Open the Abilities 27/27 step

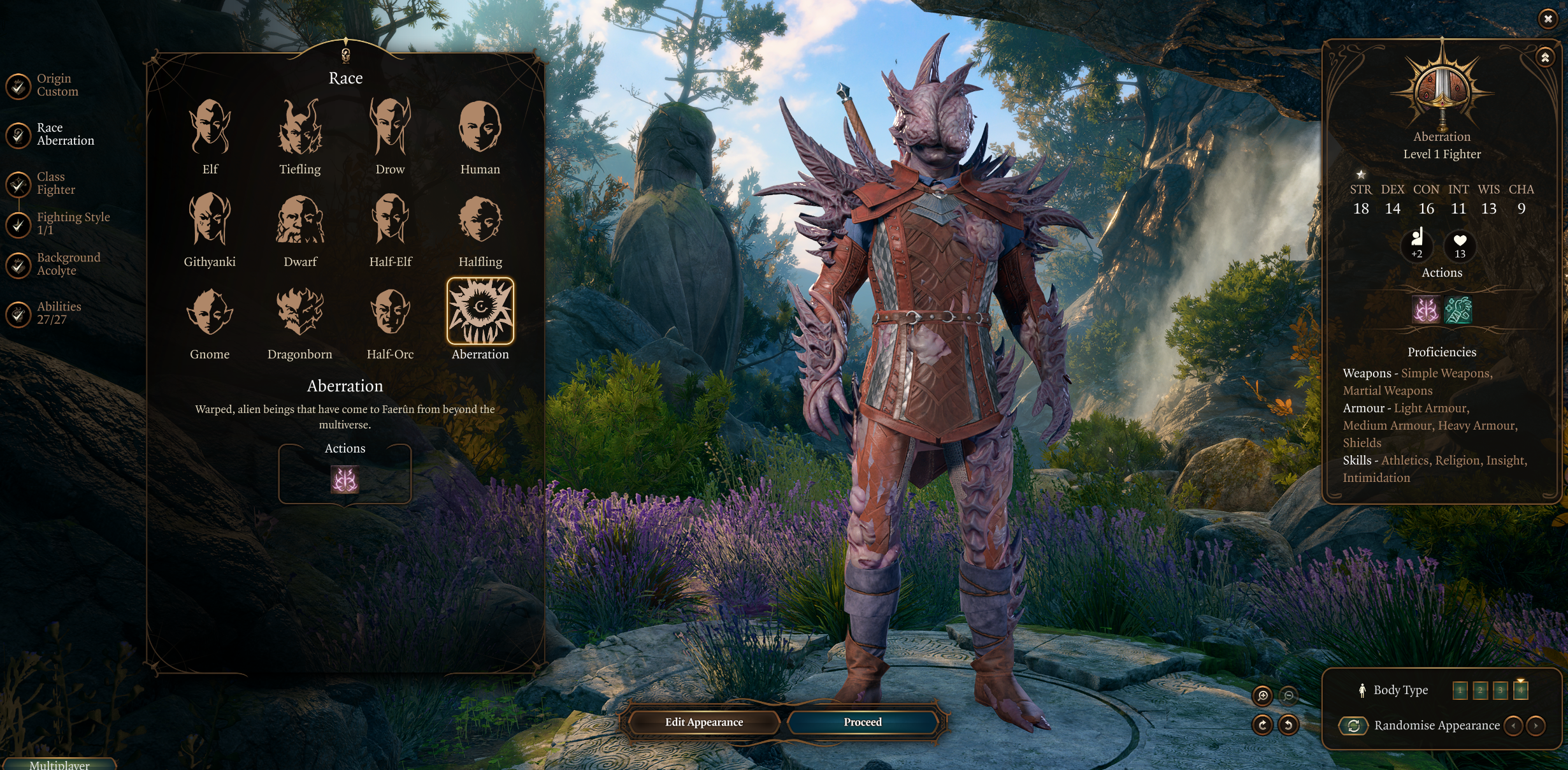click(19, 313)
